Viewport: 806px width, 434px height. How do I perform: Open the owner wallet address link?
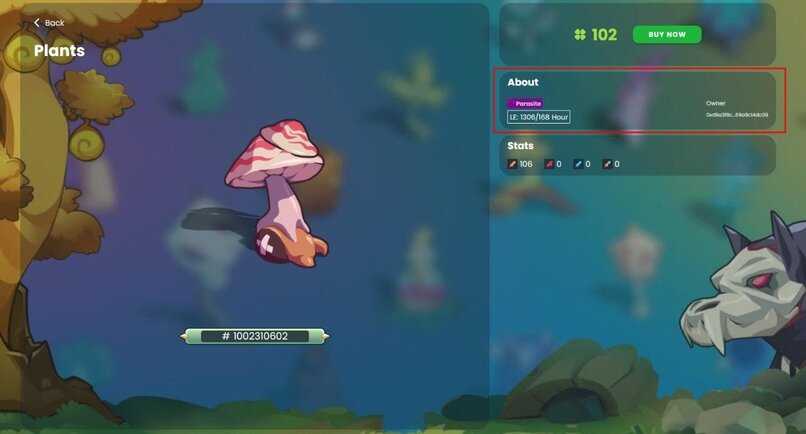737,116
